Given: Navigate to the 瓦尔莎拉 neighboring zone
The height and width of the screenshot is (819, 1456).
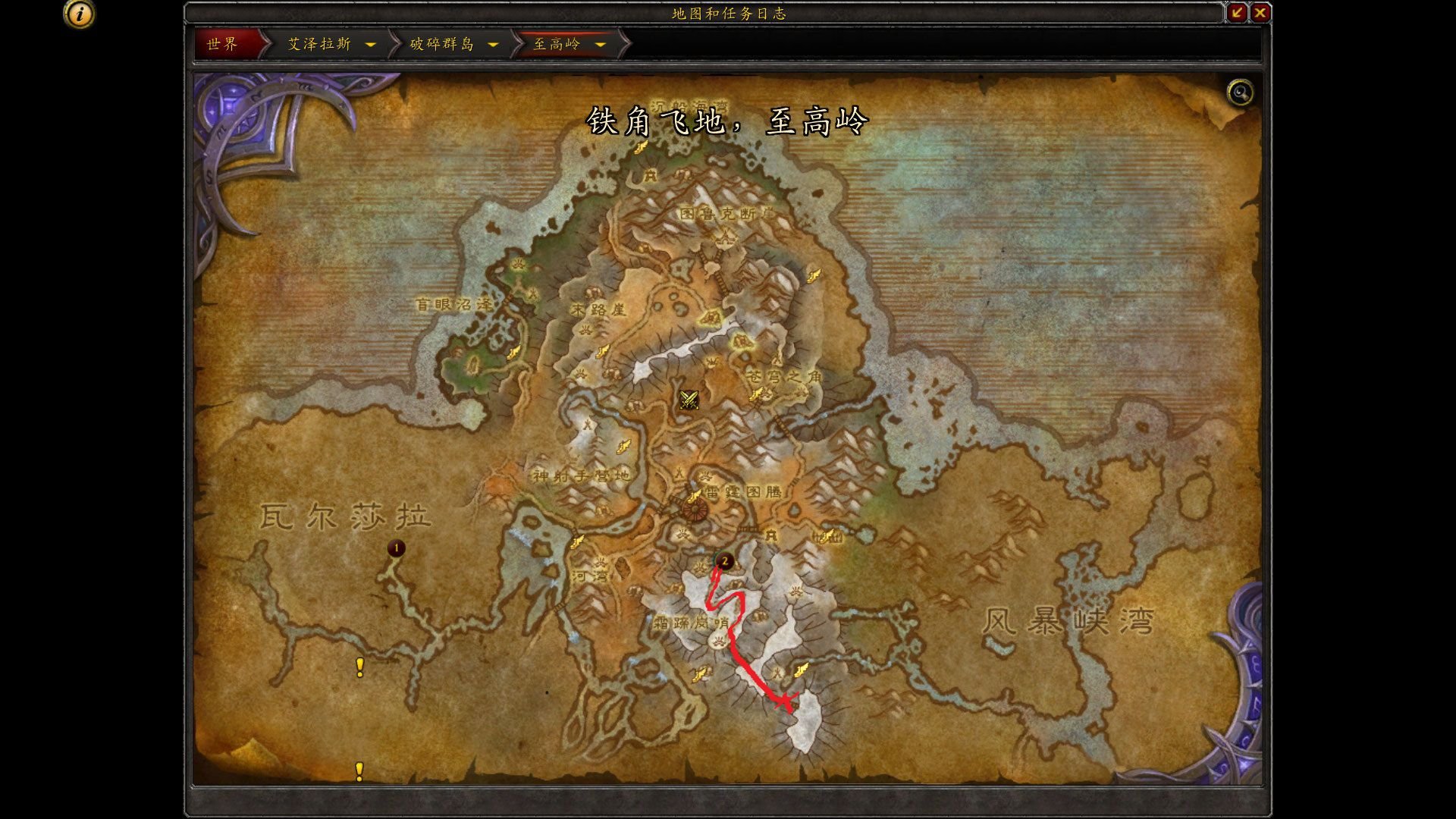Looking at the screenshot, I should tap(346, 517).
